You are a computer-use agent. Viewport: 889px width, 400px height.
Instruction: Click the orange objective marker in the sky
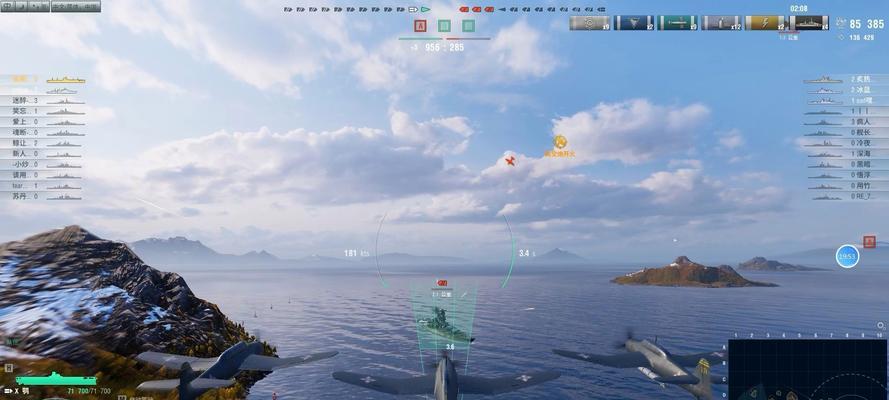[560, 143]
